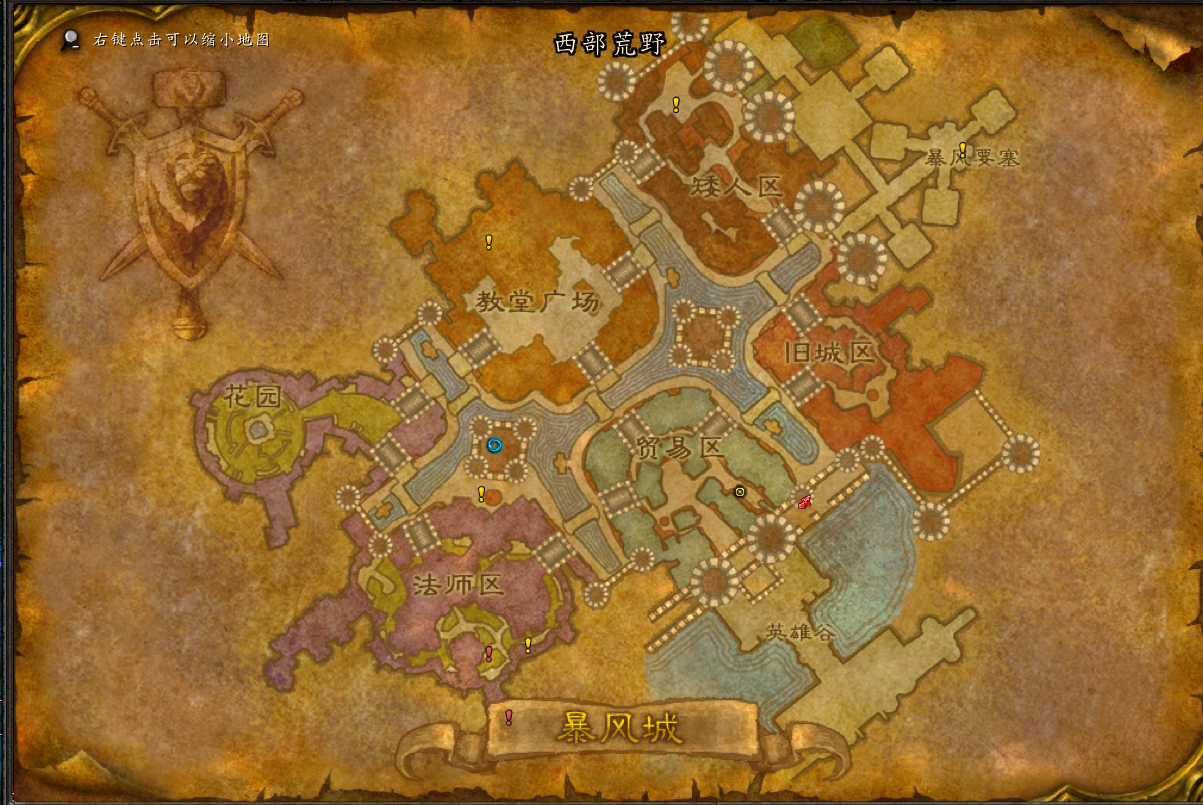Click the red exclamation marker in Mage Quarter
This screenshot has width=1203, height=805.
488,654
